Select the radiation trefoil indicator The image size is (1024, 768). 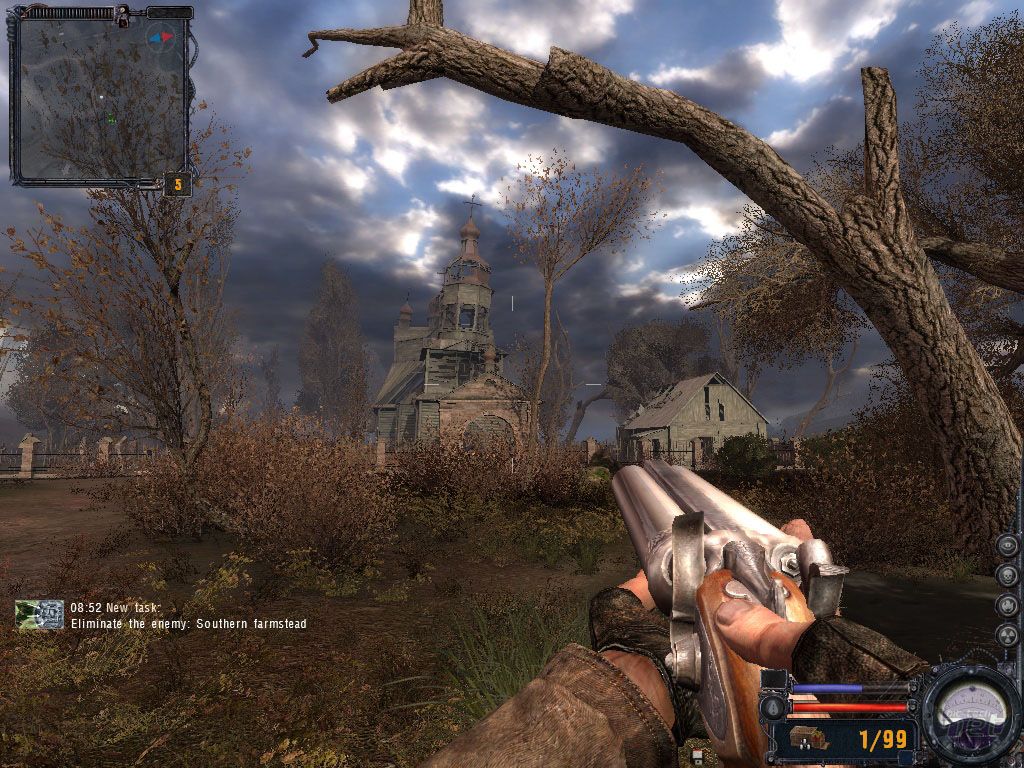point(1008,634)
